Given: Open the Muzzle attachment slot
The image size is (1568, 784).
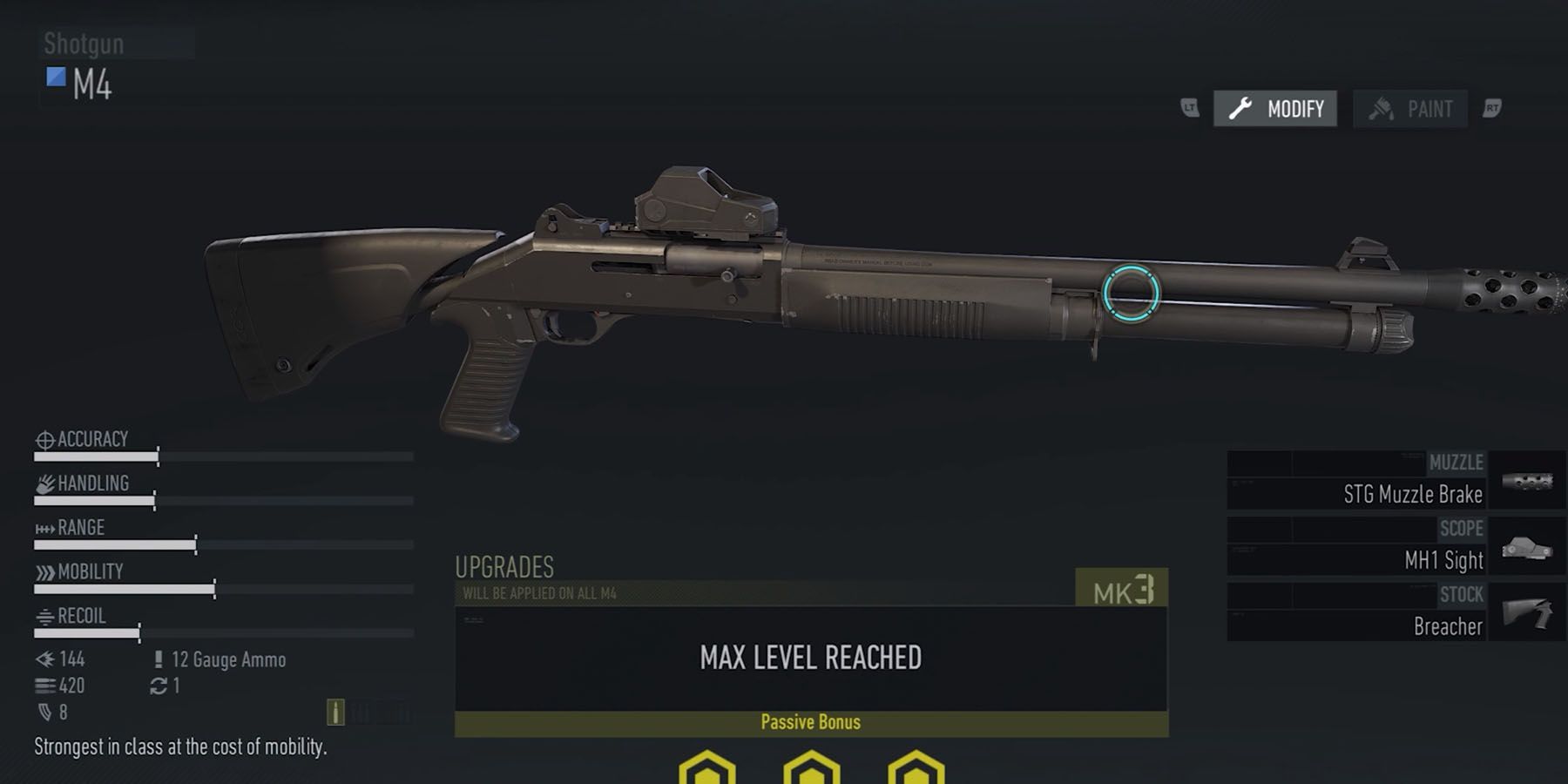Looking at the screenshot, I should pyautogui.click(x=1394, y=479).
